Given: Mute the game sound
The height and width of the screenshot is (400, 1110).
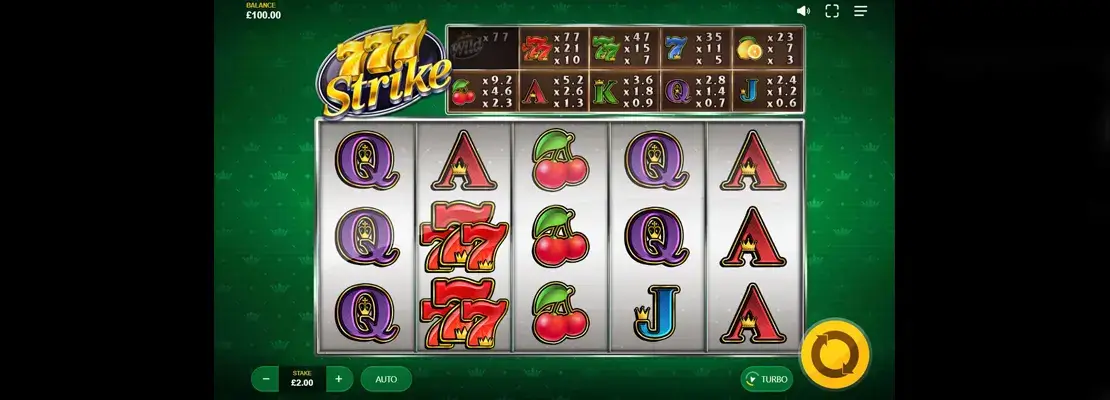Looking at the screenshot, I should pyautogui.click(x=803, y=11).
